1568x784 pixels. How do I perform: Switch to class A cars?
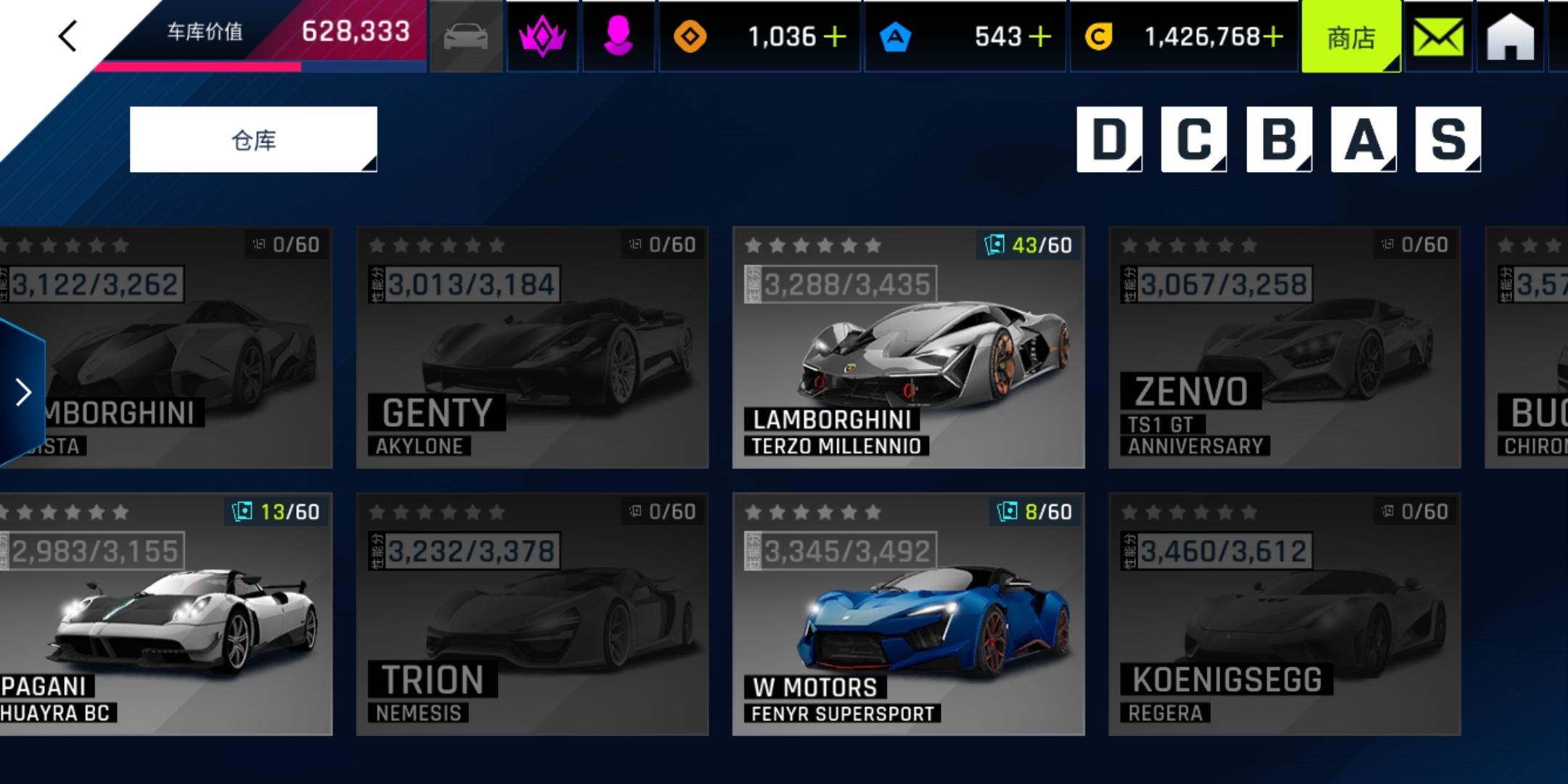tap(1363, 139)
